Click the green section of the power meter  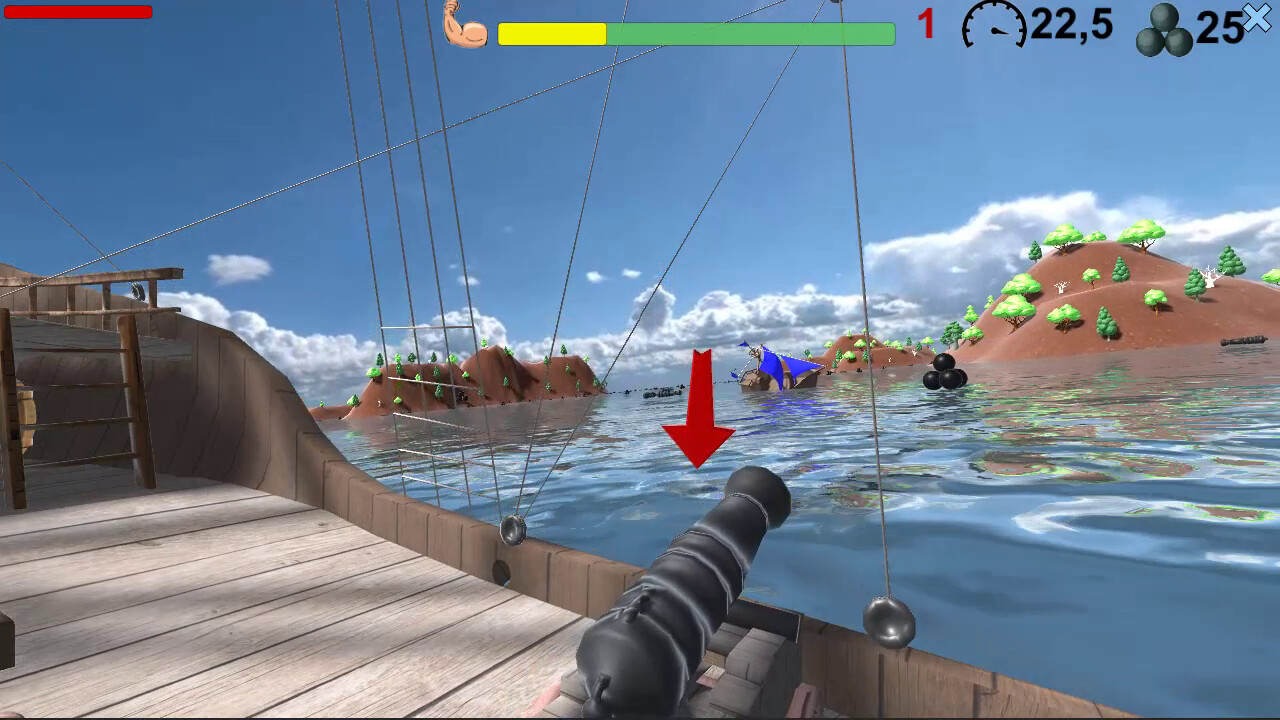750,34
